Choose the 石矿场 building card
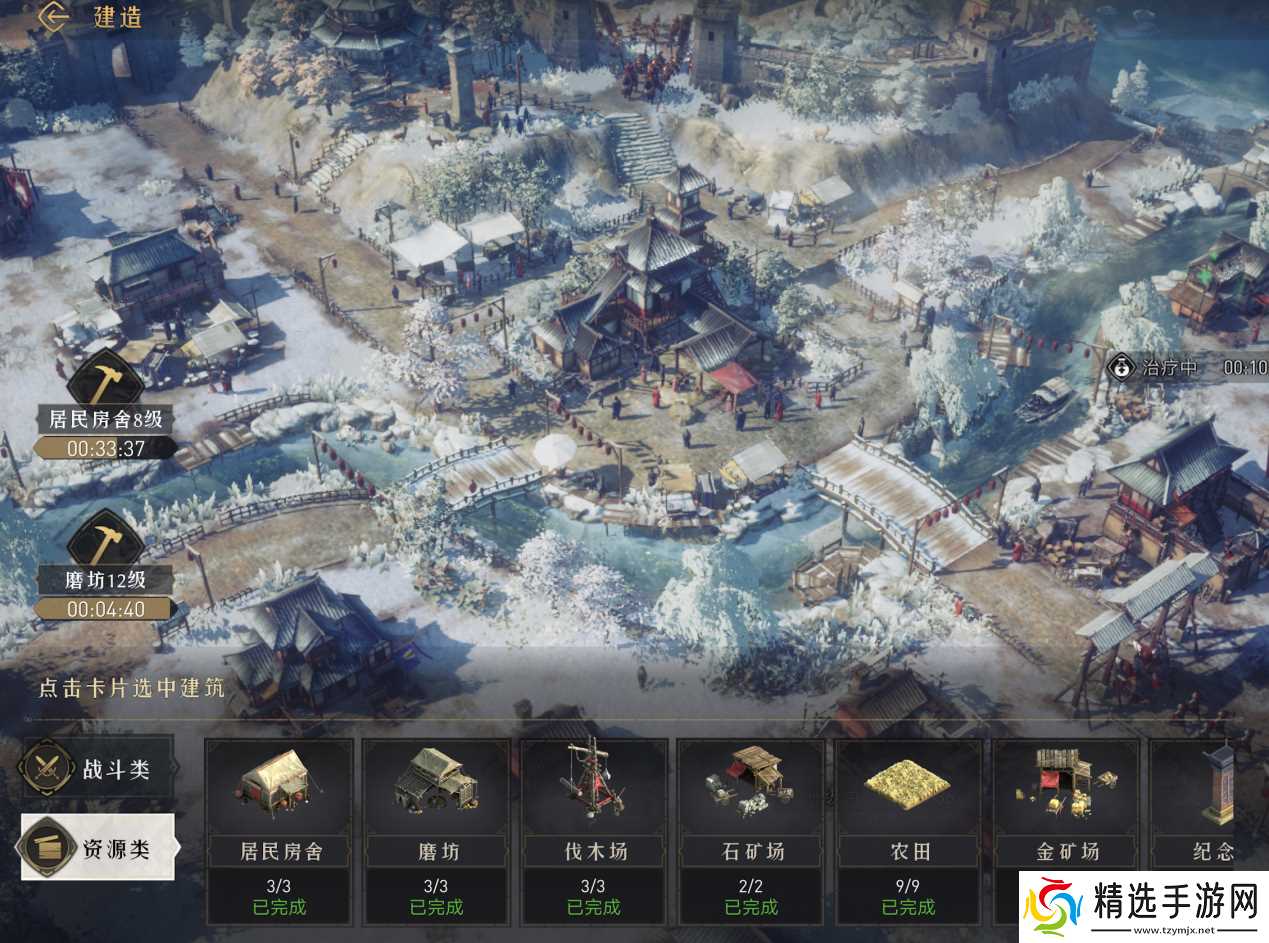 pos(751,829)
